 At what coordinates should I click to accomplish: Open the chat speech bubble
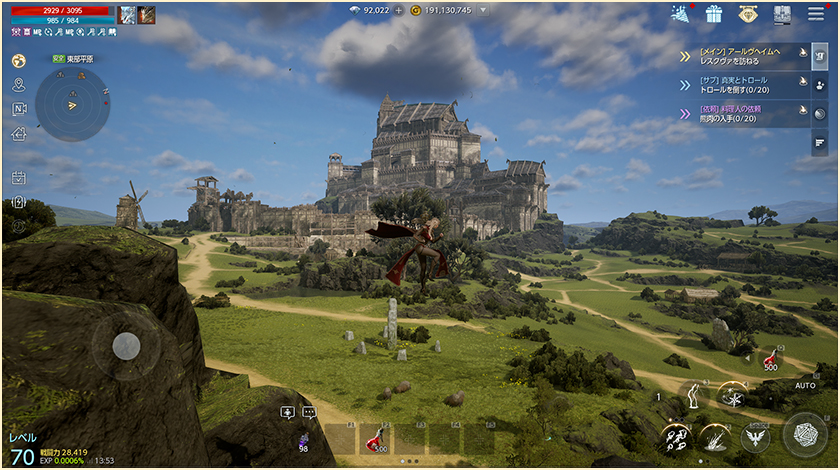pos(308,411)
